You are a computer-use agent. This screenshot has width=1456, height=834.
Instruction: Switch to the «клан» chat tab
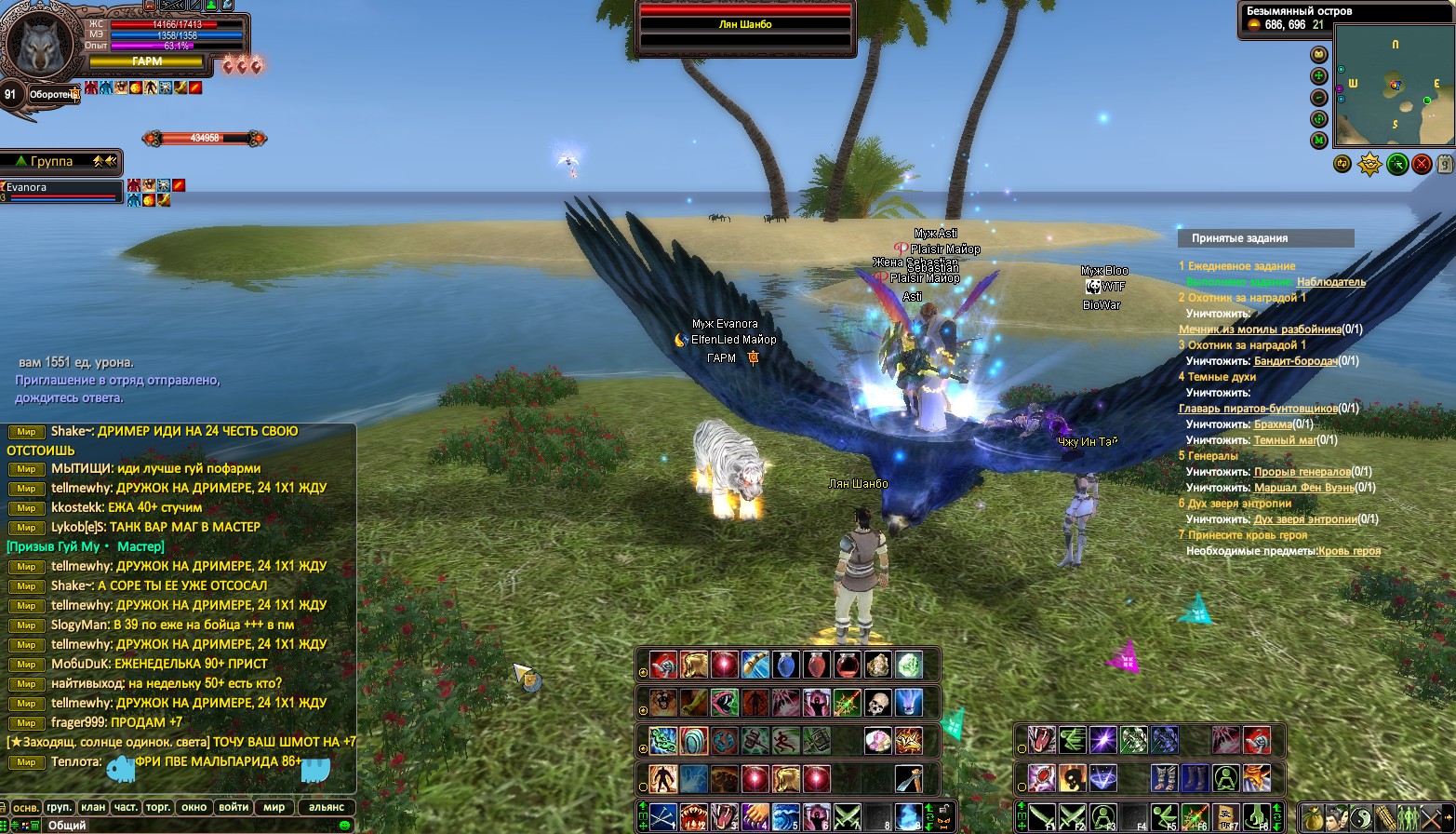click(x=93, y=807)
